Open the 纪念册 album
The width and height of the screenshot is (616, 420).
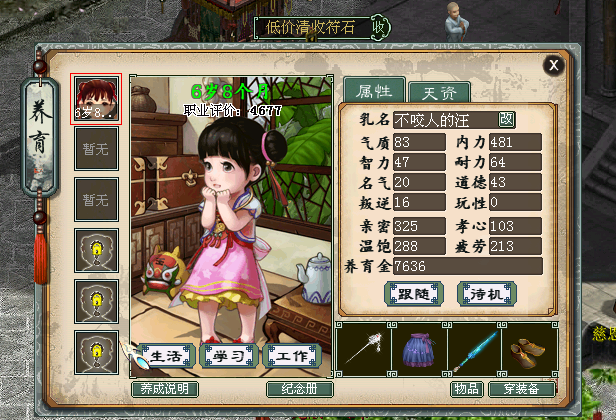point(299,389)
